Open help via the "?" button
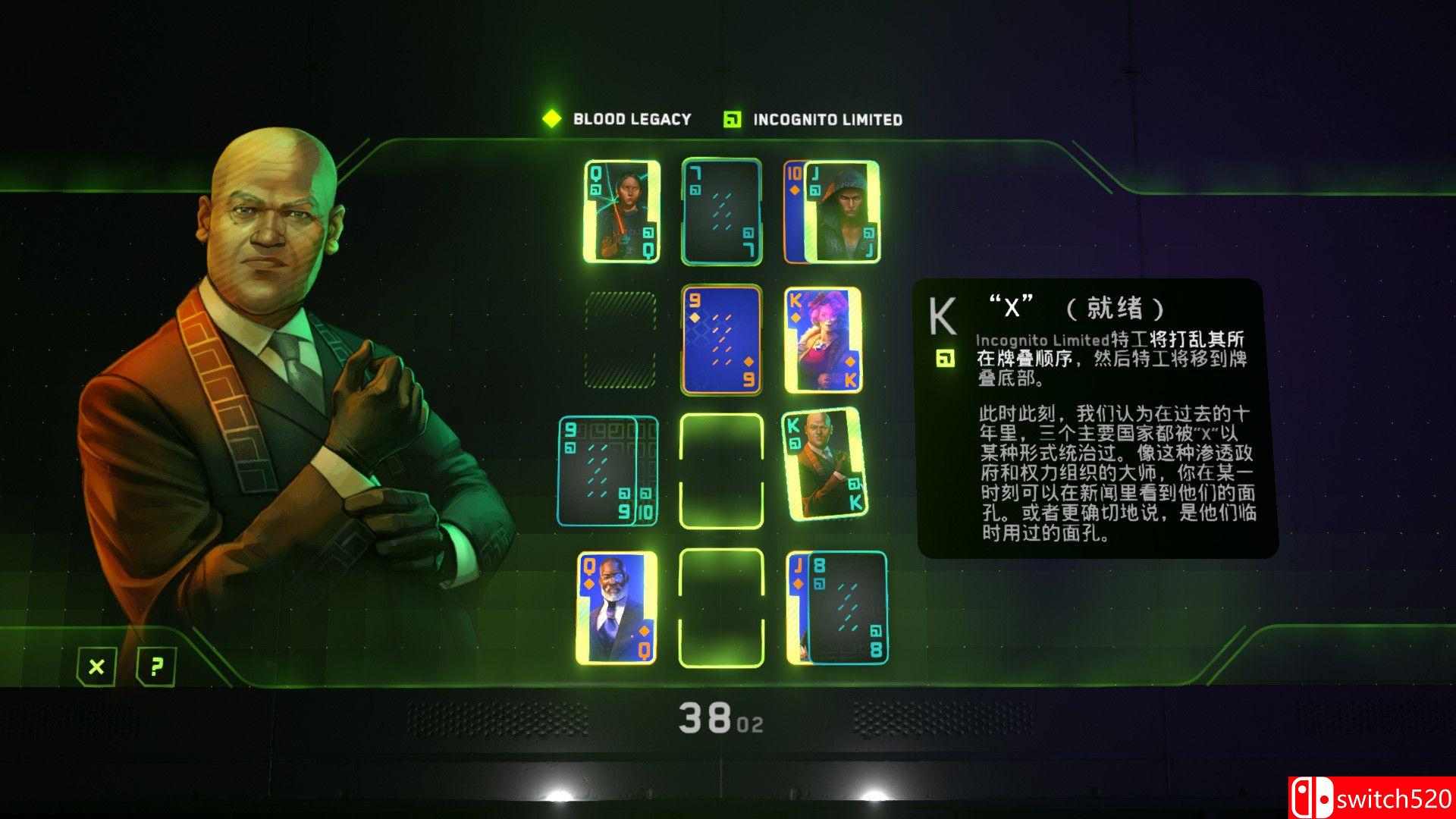1456x819 pixels. click(x=155, y=668)
